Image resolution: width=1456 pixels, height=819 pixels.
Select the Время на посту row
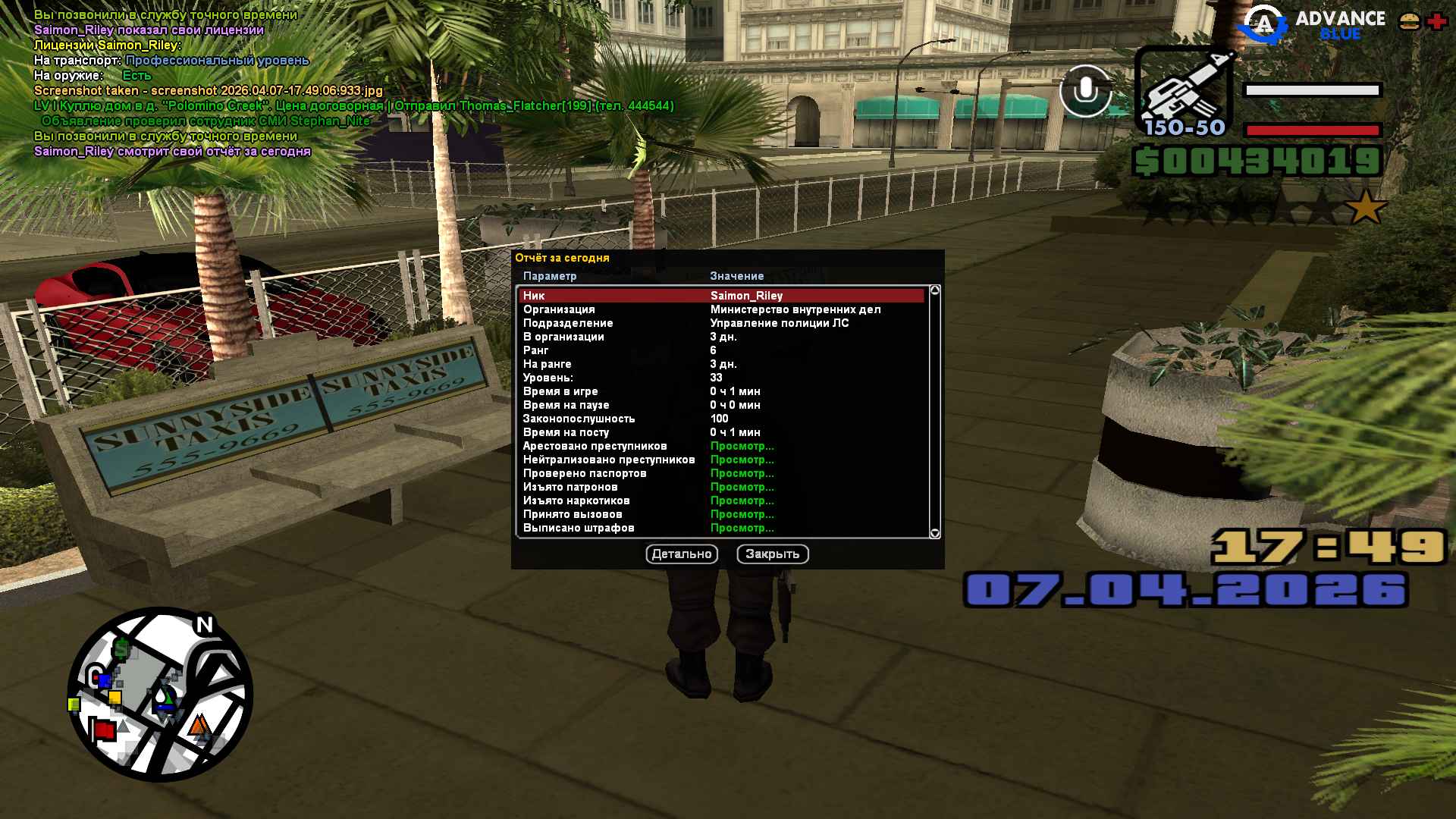click(x=720, y=432)
